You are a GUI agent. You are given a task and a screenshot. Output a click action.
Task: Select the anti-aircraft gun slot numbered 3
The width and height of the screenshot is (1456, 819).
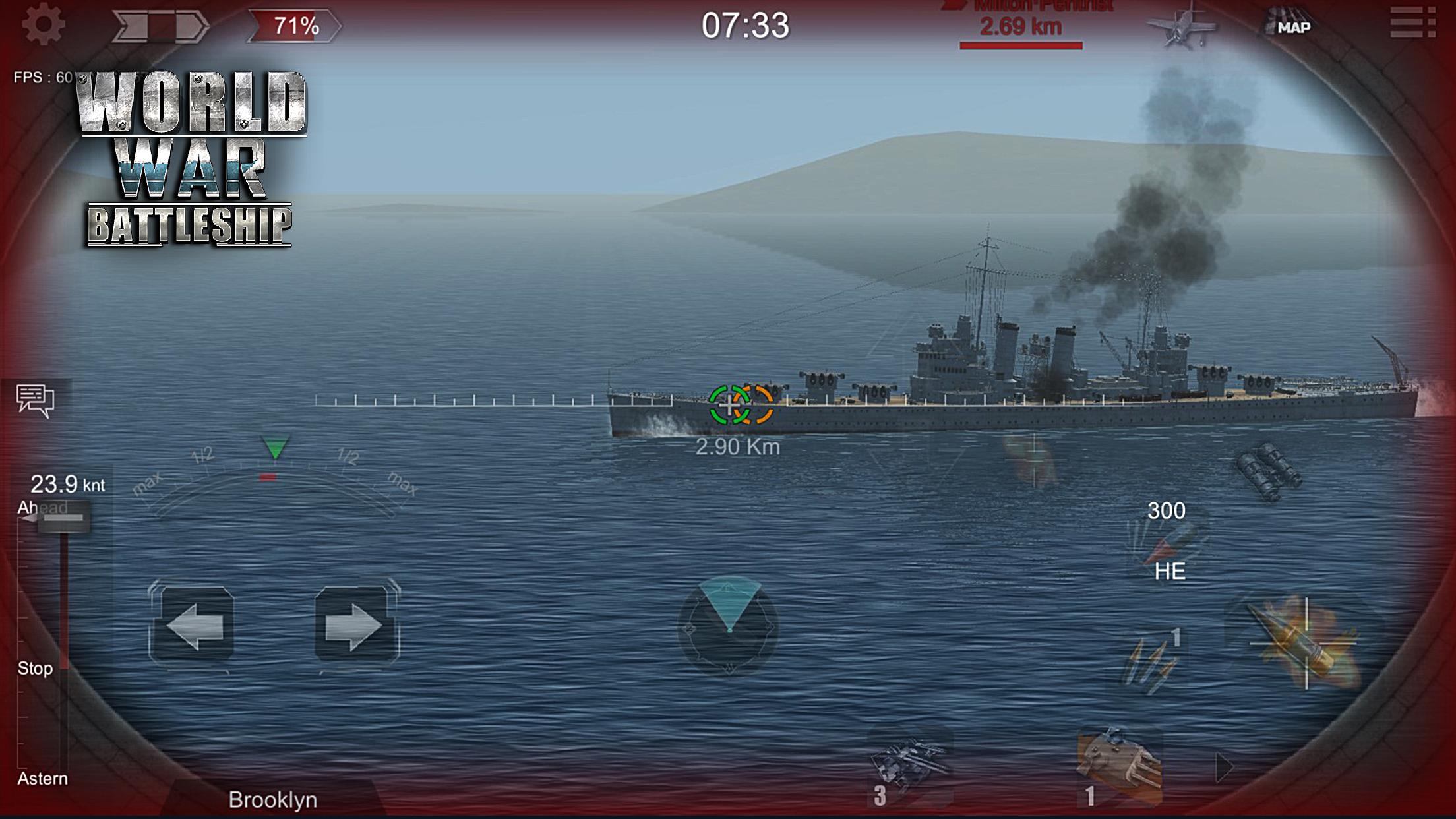(x=910, y=768)
